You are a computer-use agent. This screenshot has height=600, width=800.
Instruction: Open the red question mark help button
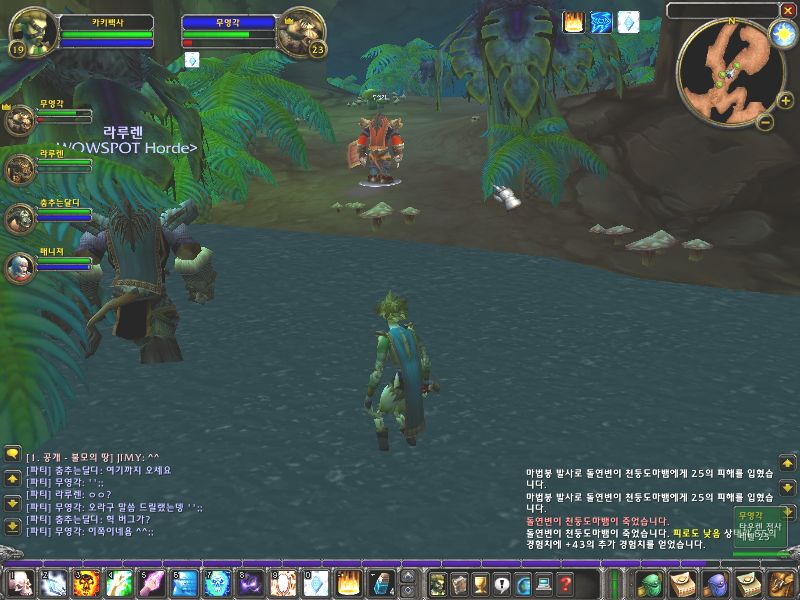click(565, 584)
